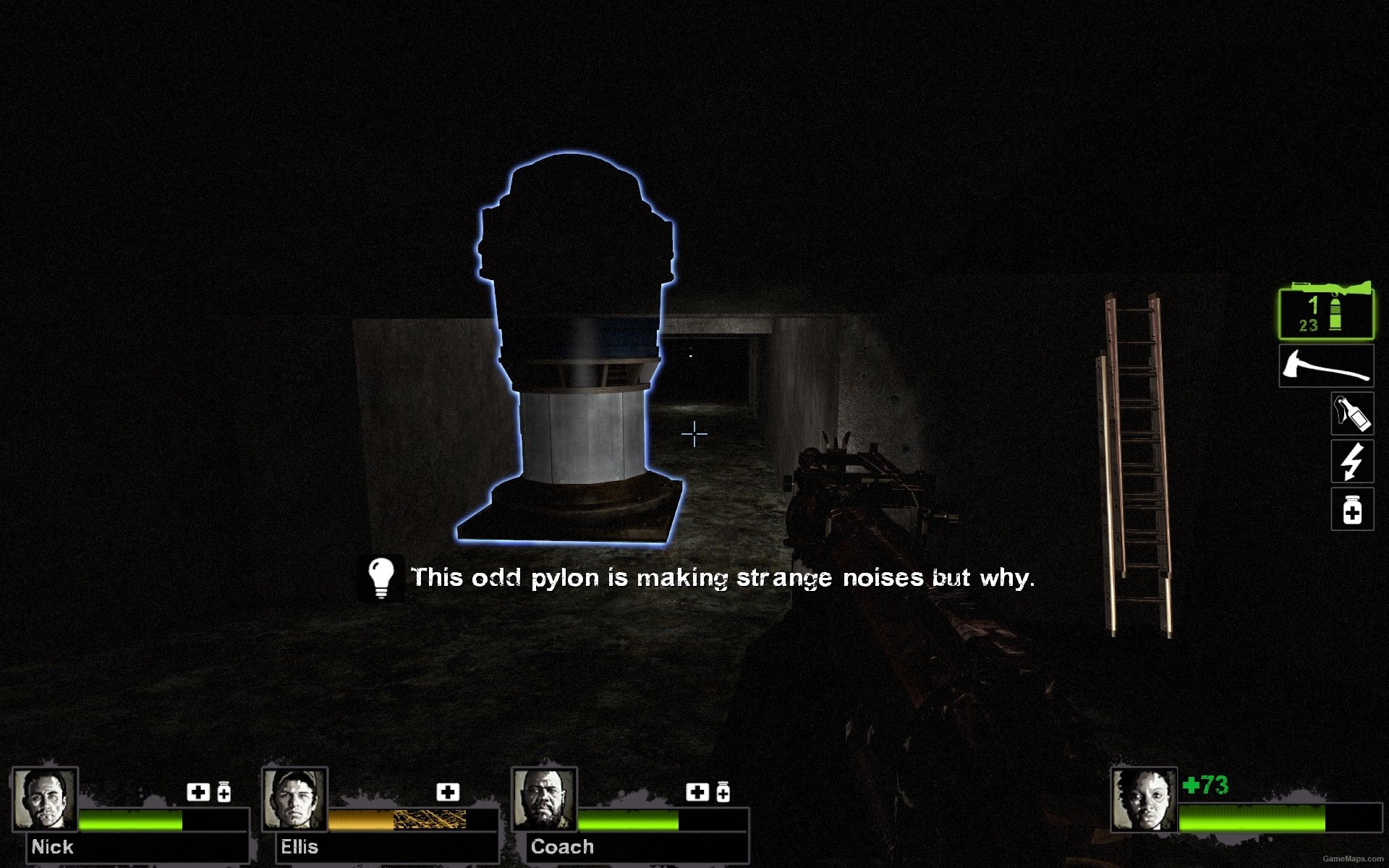1389x868 pixels.
Task: Switch to the fire axe melee slot
Action: 1325,367
